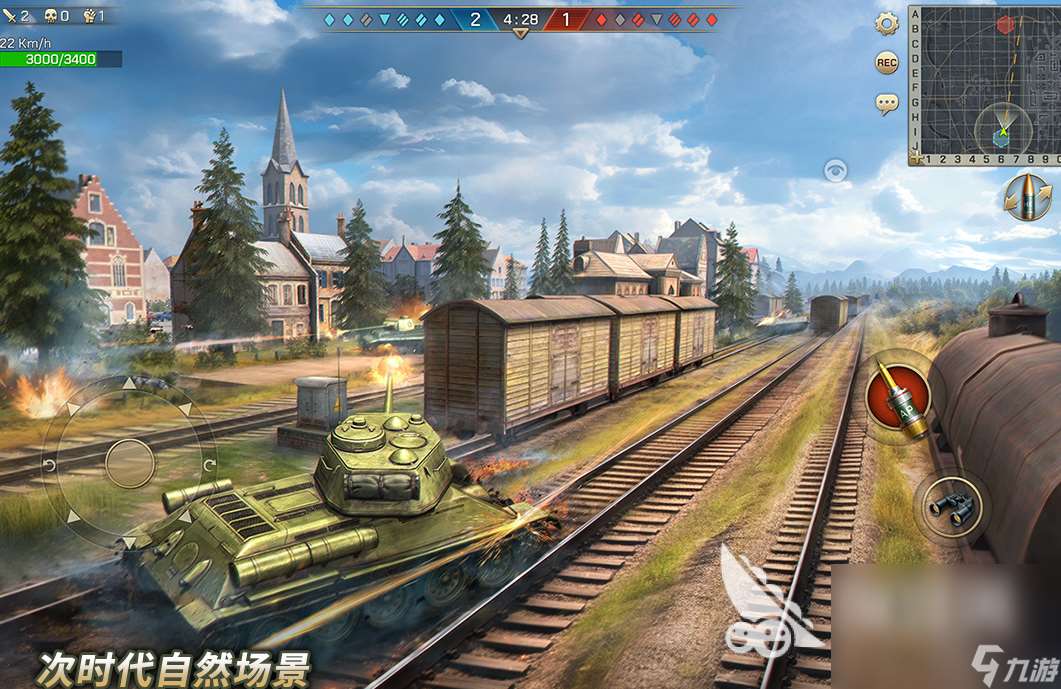Open the settings gear icon
Viewport: 1061px width, 689px height.
[886, 24]
